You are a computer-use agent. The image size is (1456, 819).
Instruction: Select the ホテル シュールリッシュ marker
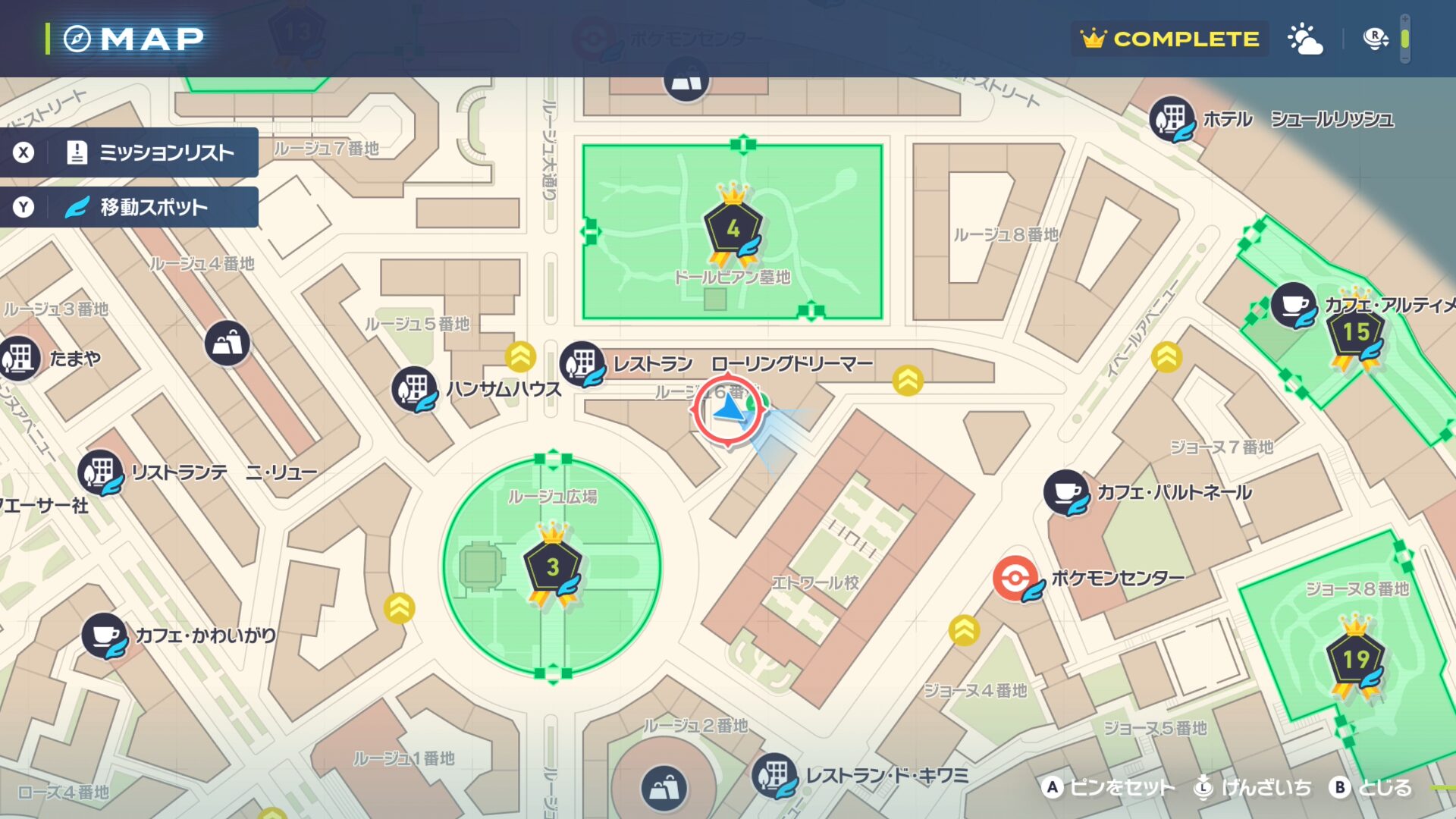tap(1172, 118)
